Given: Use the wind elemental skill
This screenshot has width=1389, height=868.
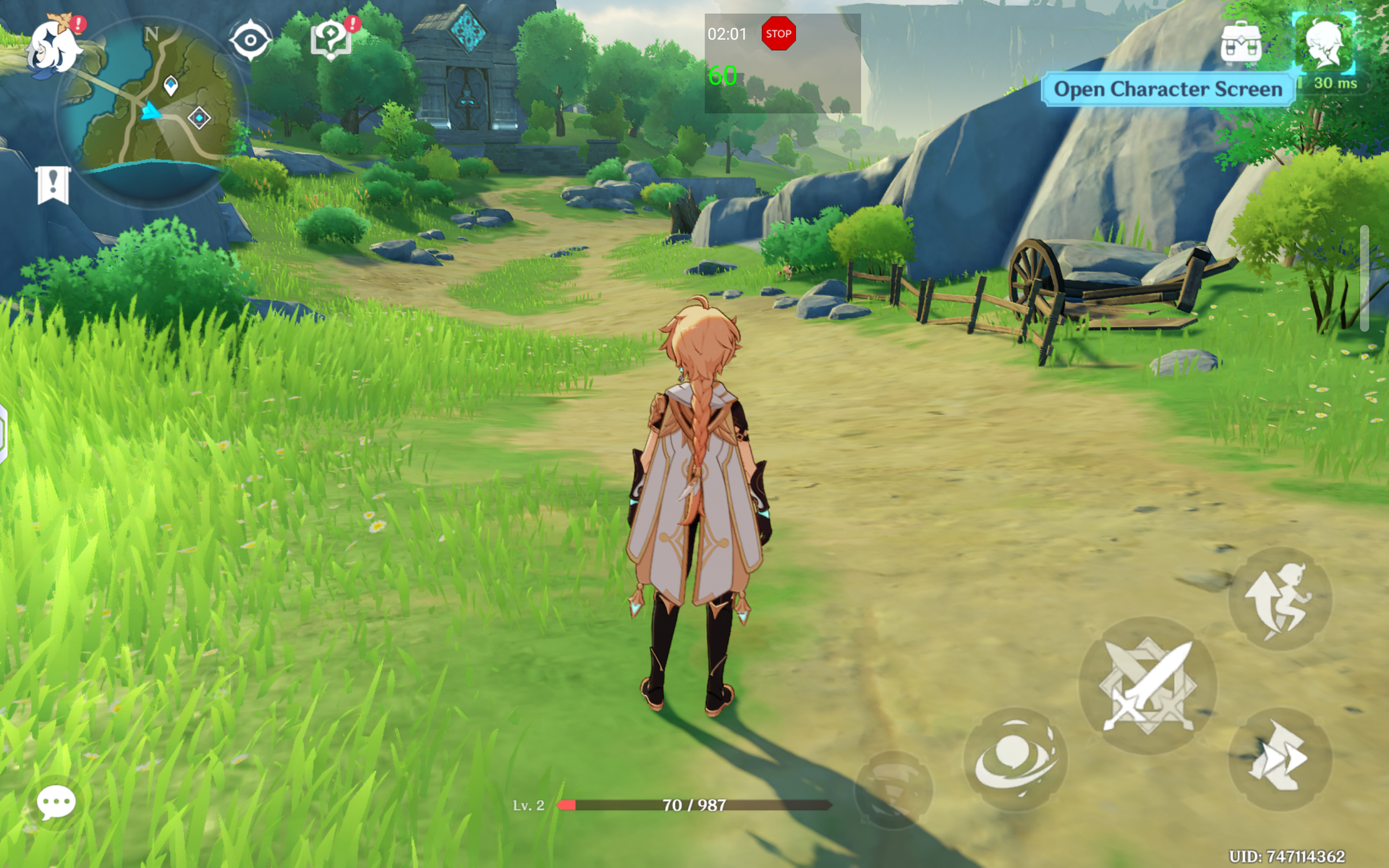Looking at the screenshot, I should (x=1016, y=759).
